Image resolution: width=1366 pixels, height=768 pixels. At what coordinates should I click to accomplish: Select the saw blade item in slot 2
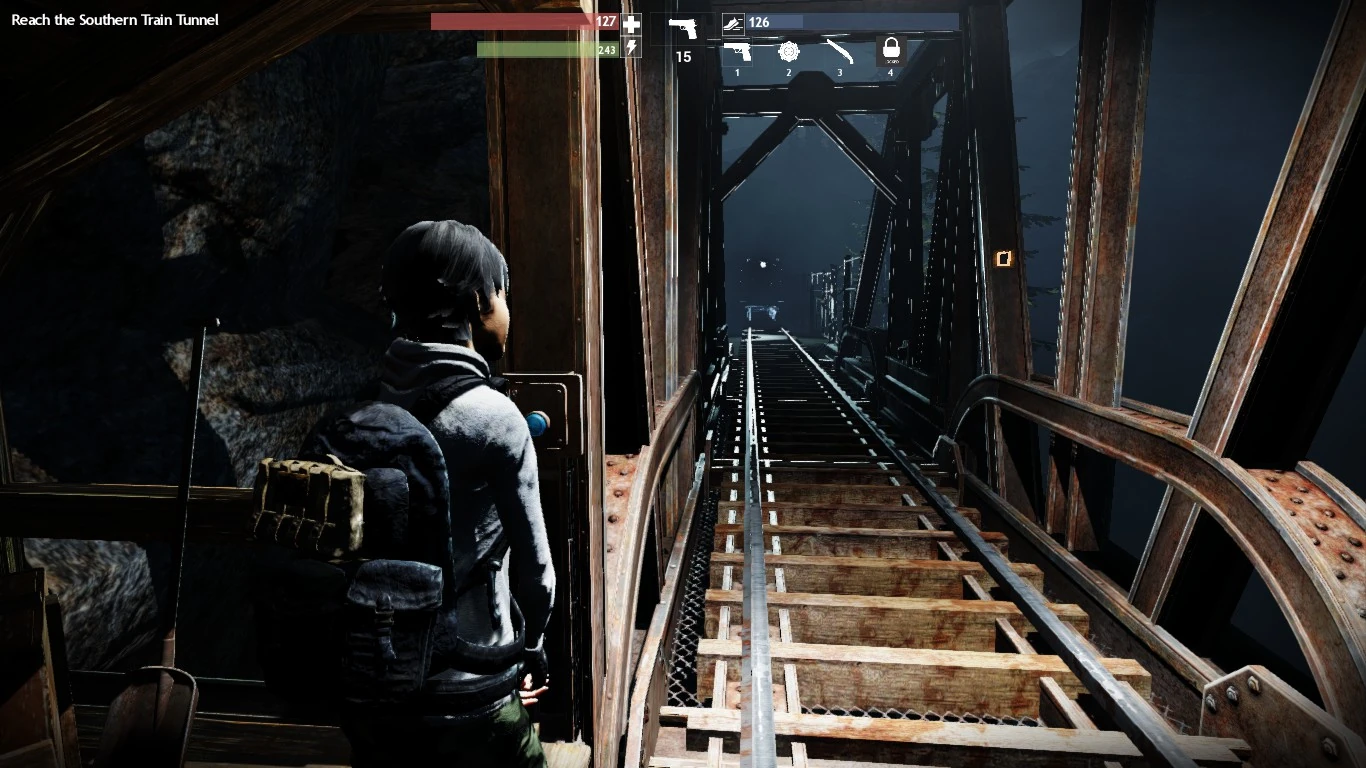pos(789,51)
